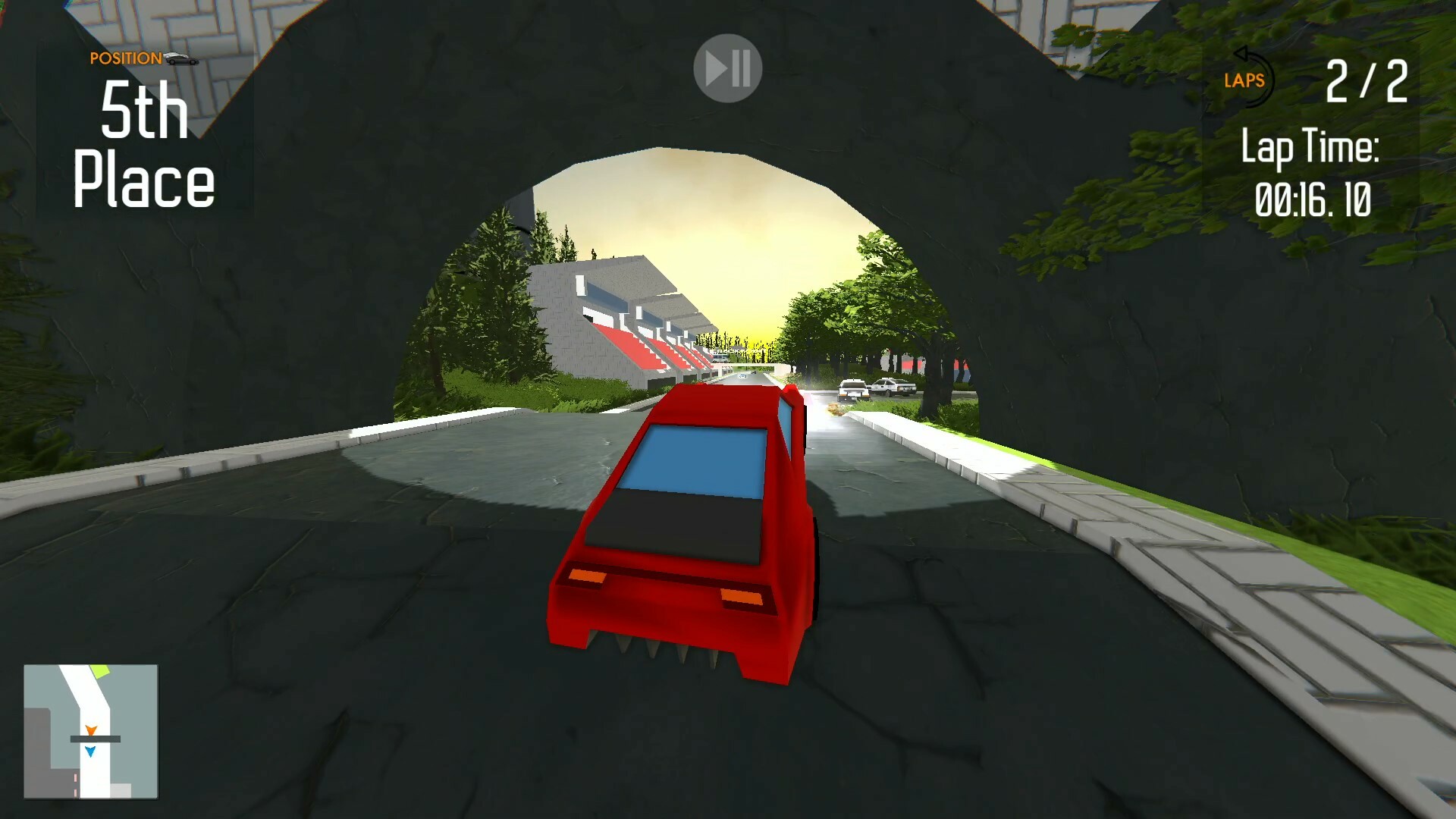The width and height of the screenshot is (1456, 819).
Task: Click the play triangle in the pause button
Action: tap(717, 67)
